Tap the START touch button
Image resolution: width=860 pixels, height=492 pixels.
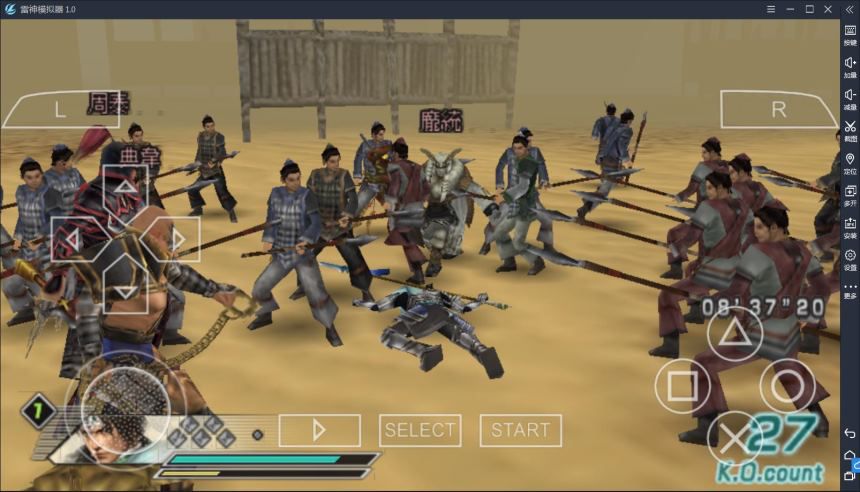point(520,430)
